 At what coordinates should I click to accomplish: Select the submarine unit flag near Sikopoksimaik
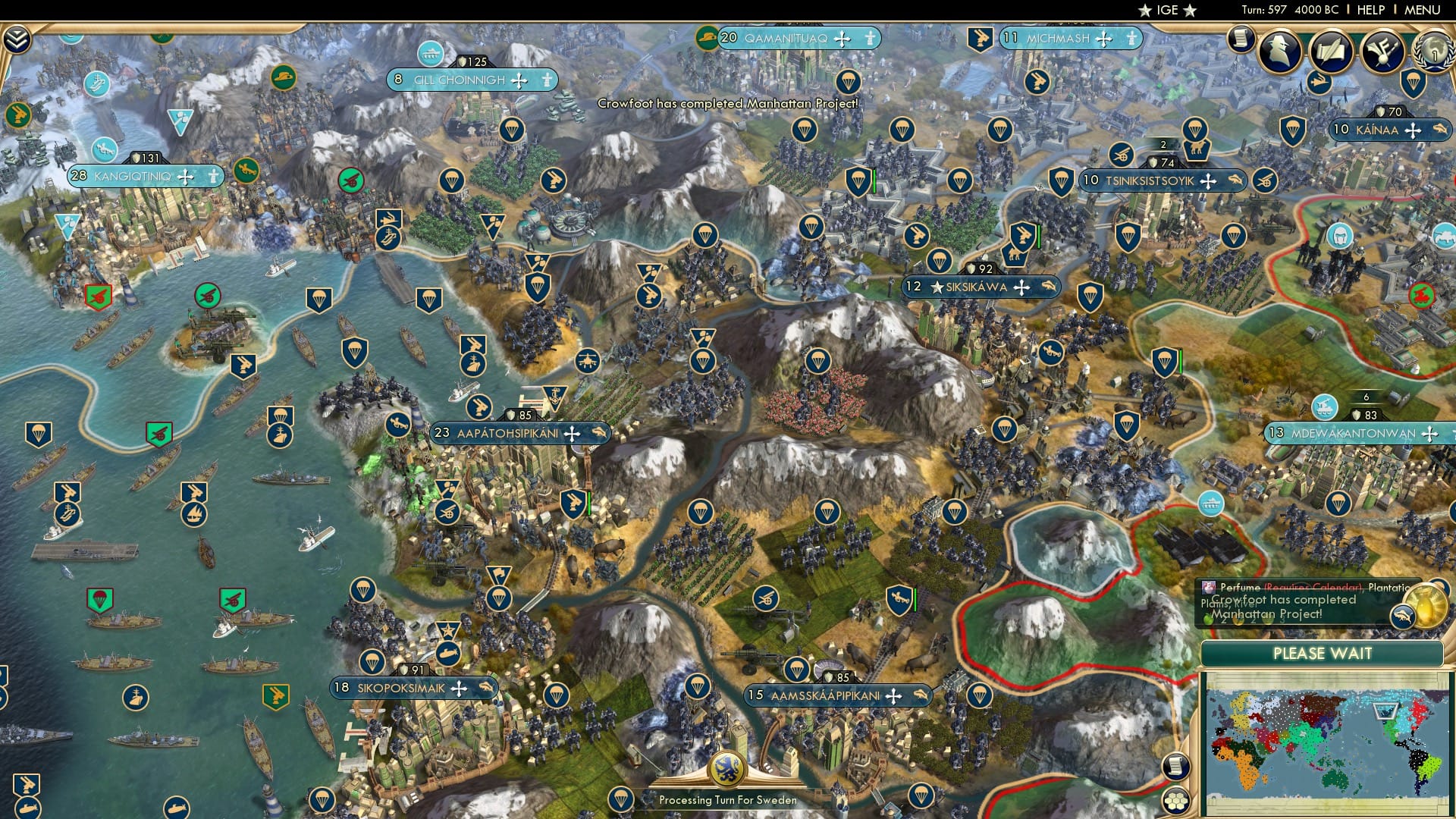point(449,654)
